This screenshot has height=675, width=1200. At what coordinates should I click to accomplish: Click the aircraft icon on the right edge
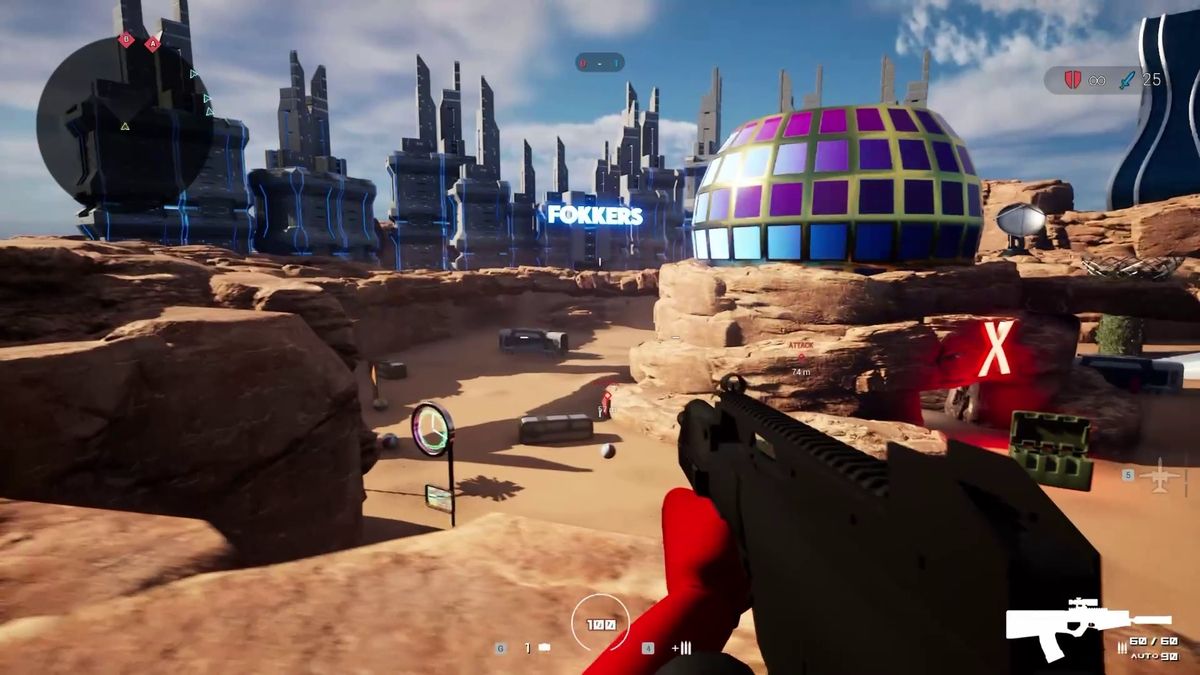1160,475
